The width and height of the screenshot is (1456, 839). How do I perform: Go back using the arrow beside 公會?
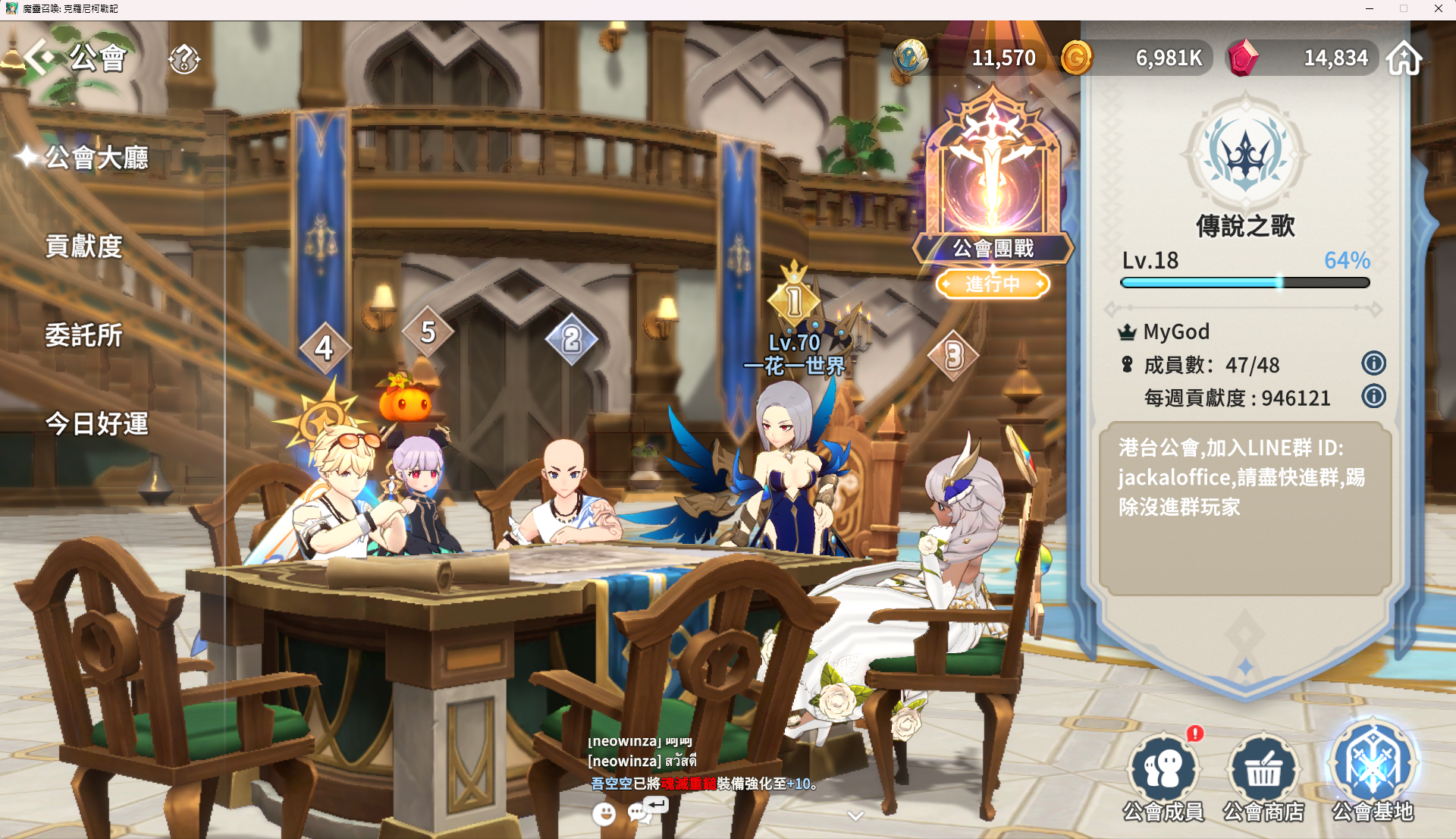click(38, 57)
